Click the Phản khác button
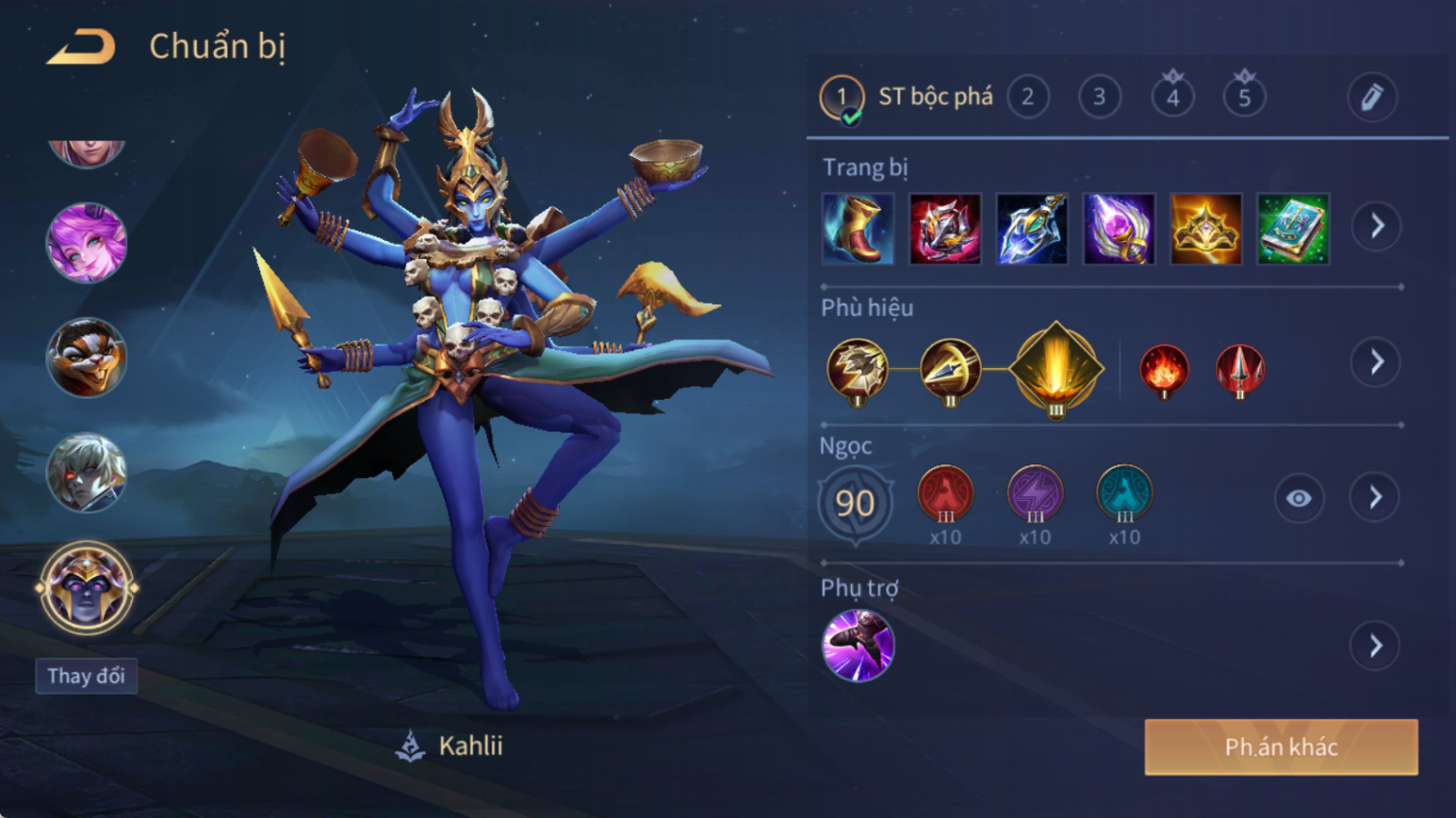Image resolution: width=1456 pixels, height=818 pixels. (x=1281, y=747)
